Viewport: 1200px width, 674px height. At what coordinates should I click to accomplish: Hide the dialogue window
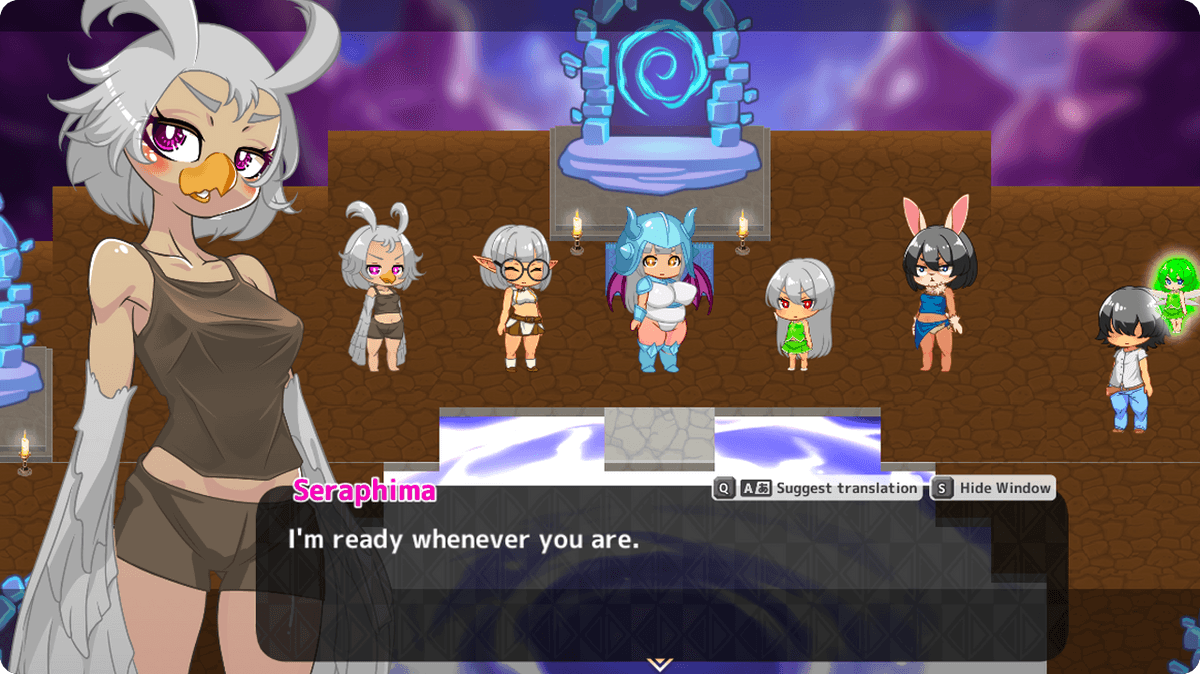[x=1004, y=488]
